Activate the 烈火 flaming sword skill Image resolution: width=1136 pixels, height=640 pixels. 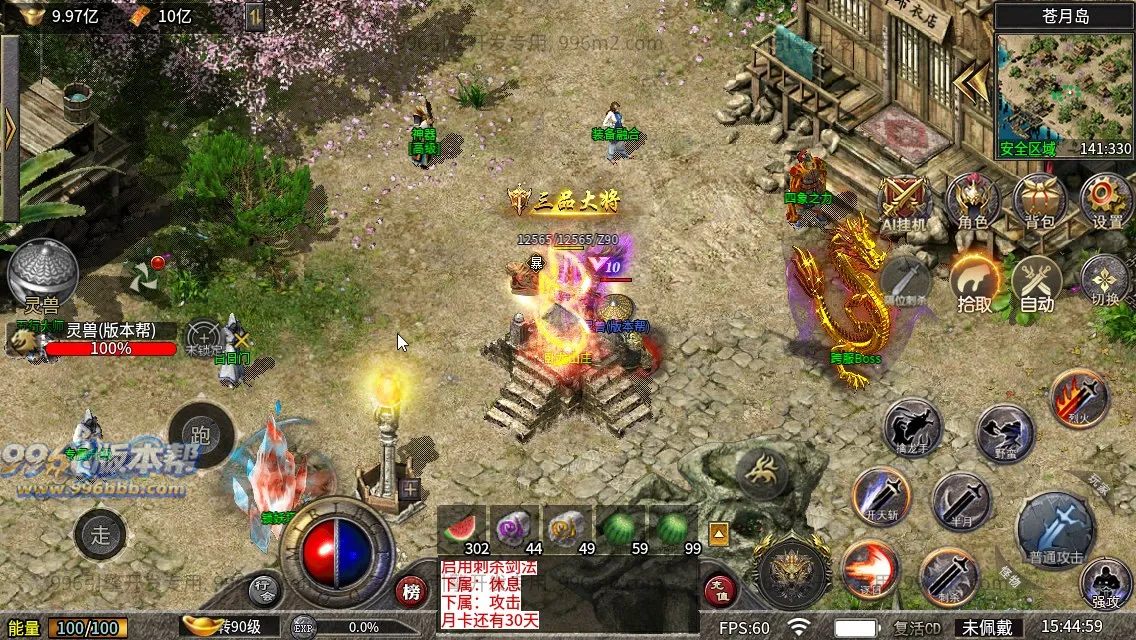click(x=1079, y=398)
